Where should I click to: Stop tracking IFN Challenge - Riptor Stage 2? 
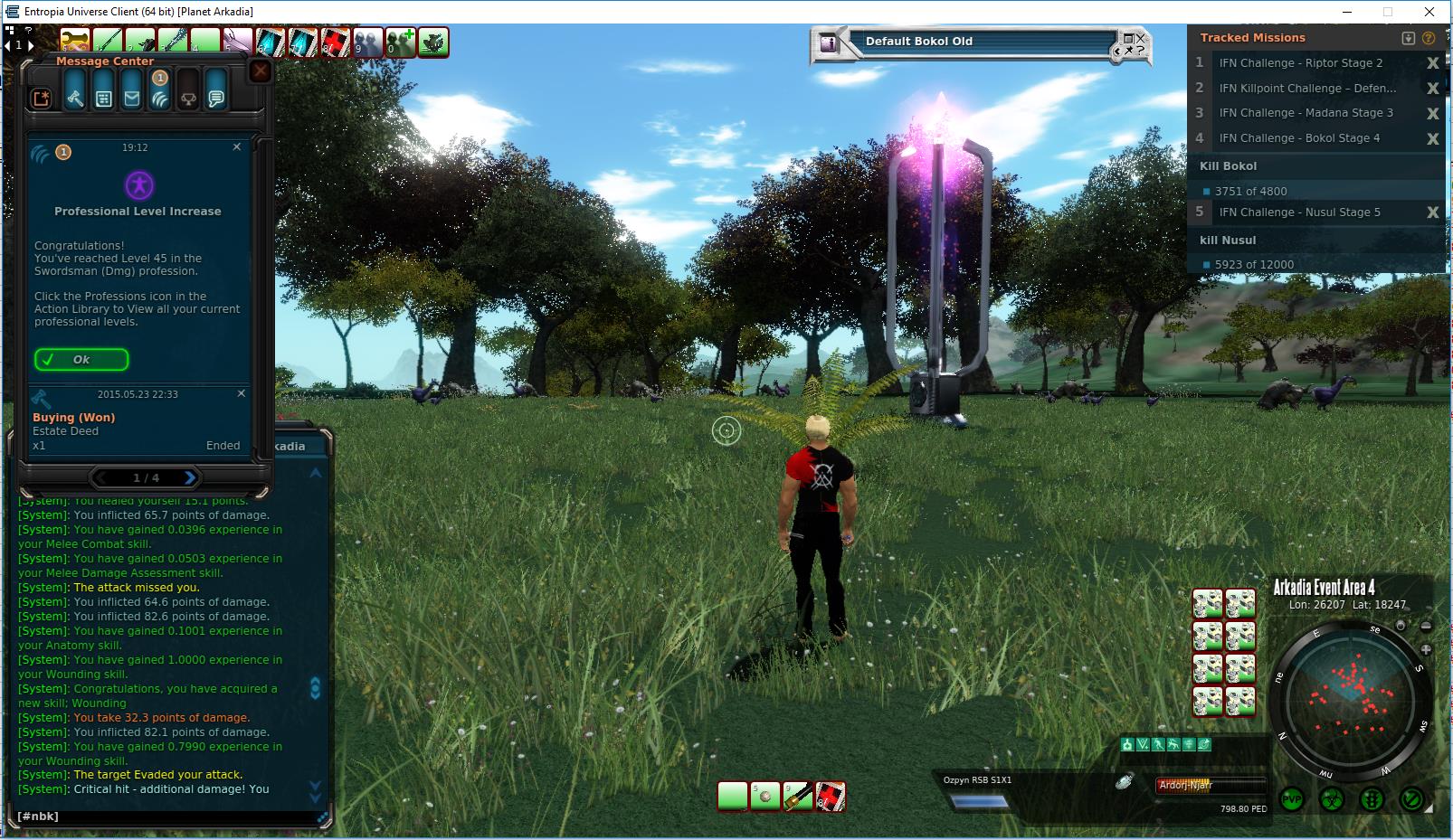pyautogui.click(x=1432, y=63)
